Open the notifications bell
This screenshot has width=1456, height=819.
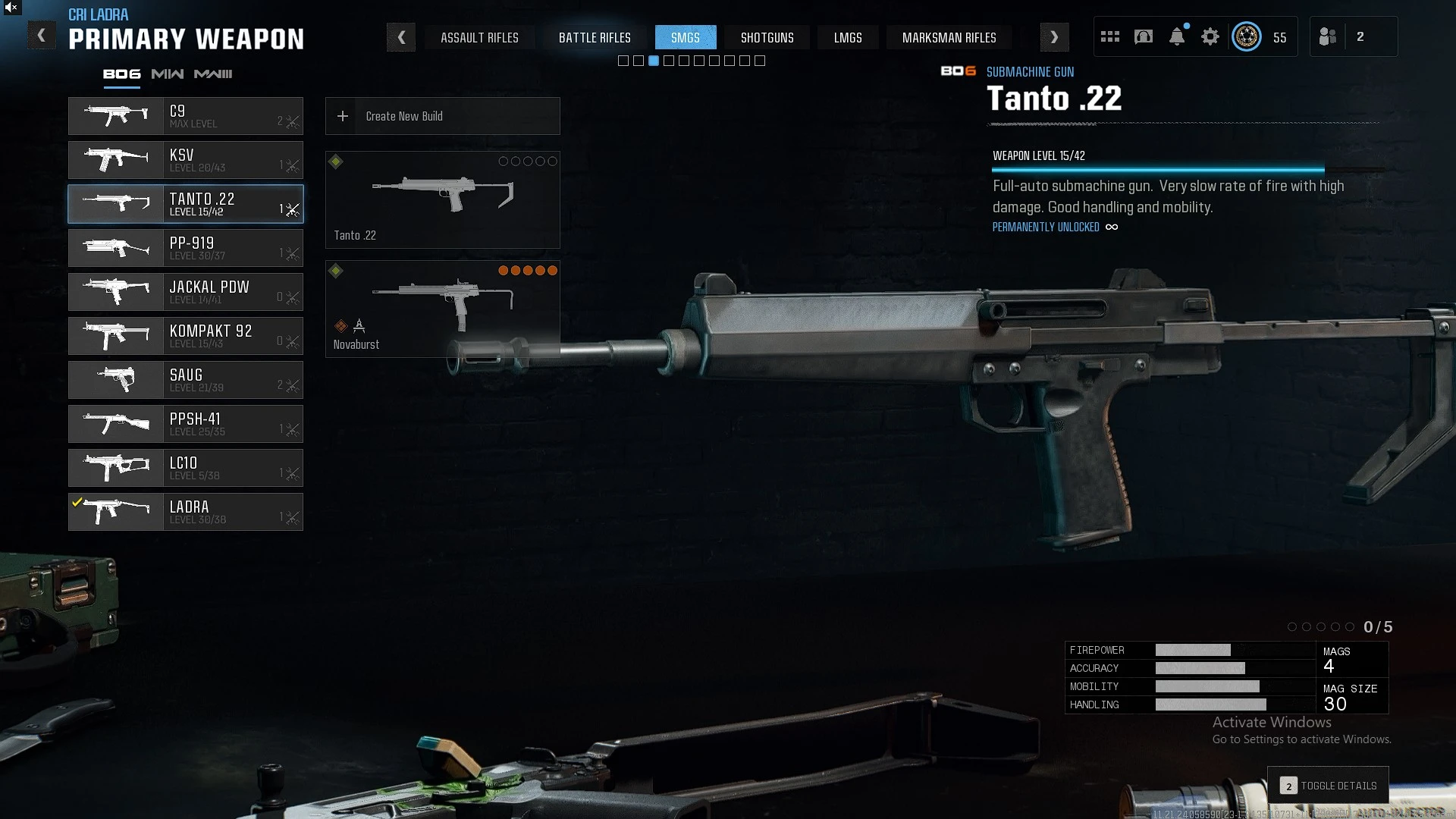point(1177,36)
